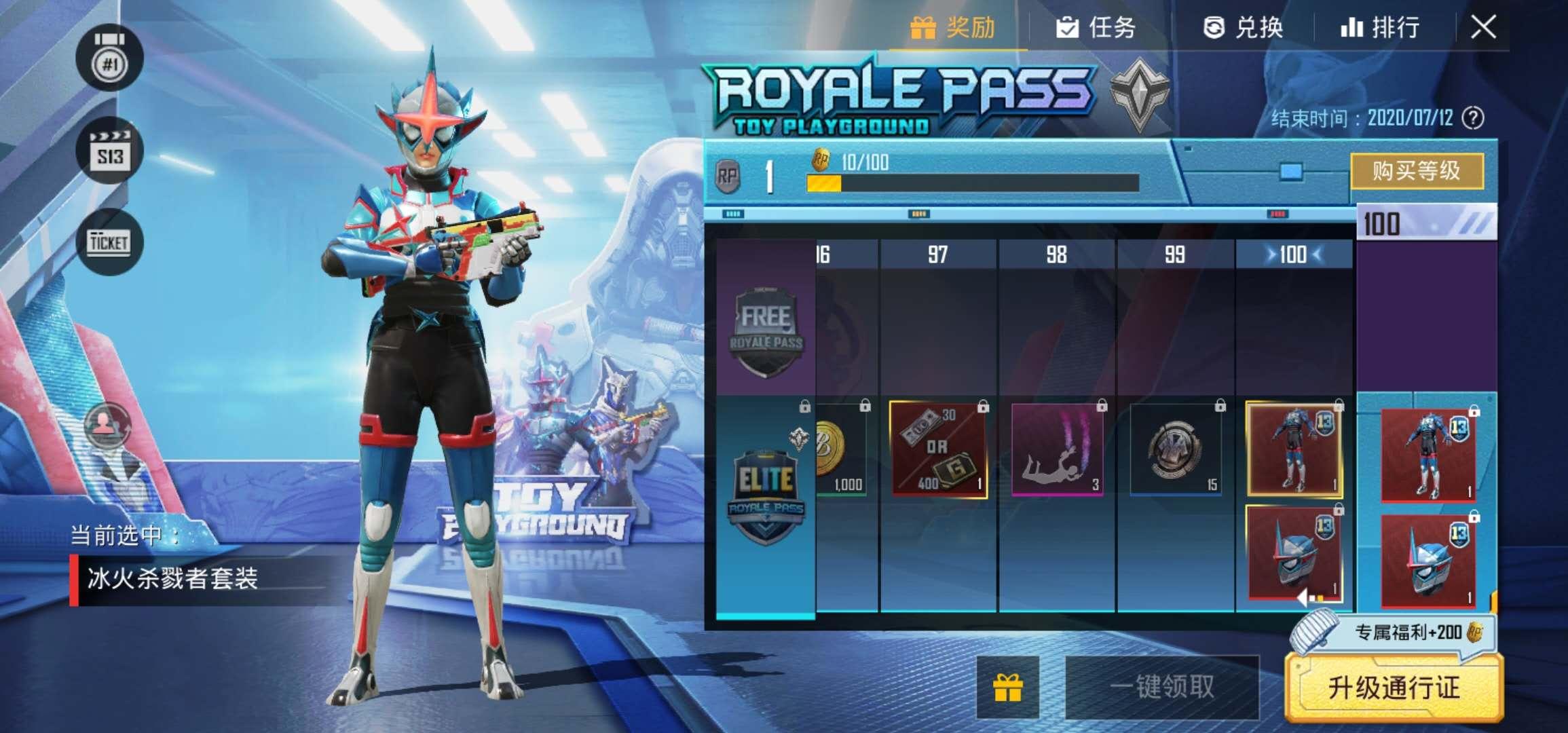Close the Royale Pass screen

tap(1483, 28)
